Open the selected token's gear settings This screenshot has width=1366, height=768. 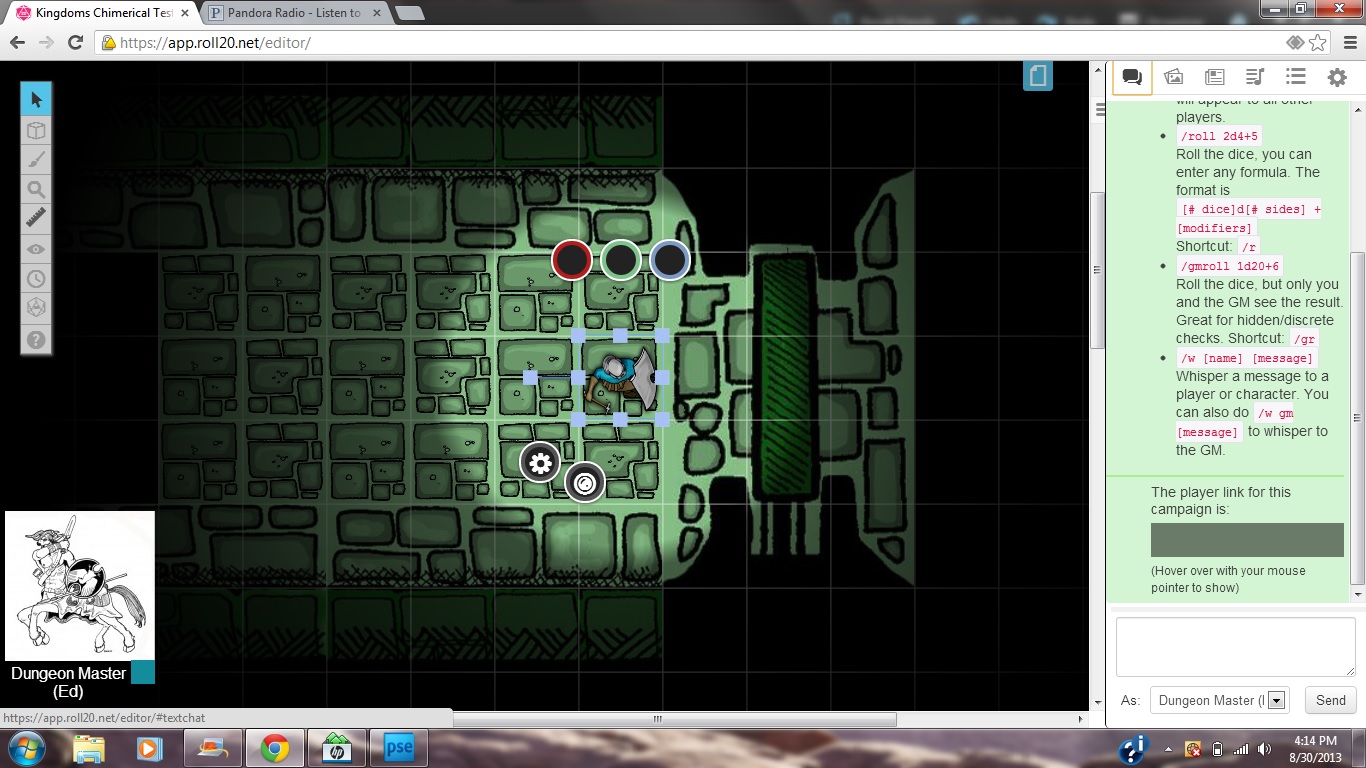(x=540, y=462)
